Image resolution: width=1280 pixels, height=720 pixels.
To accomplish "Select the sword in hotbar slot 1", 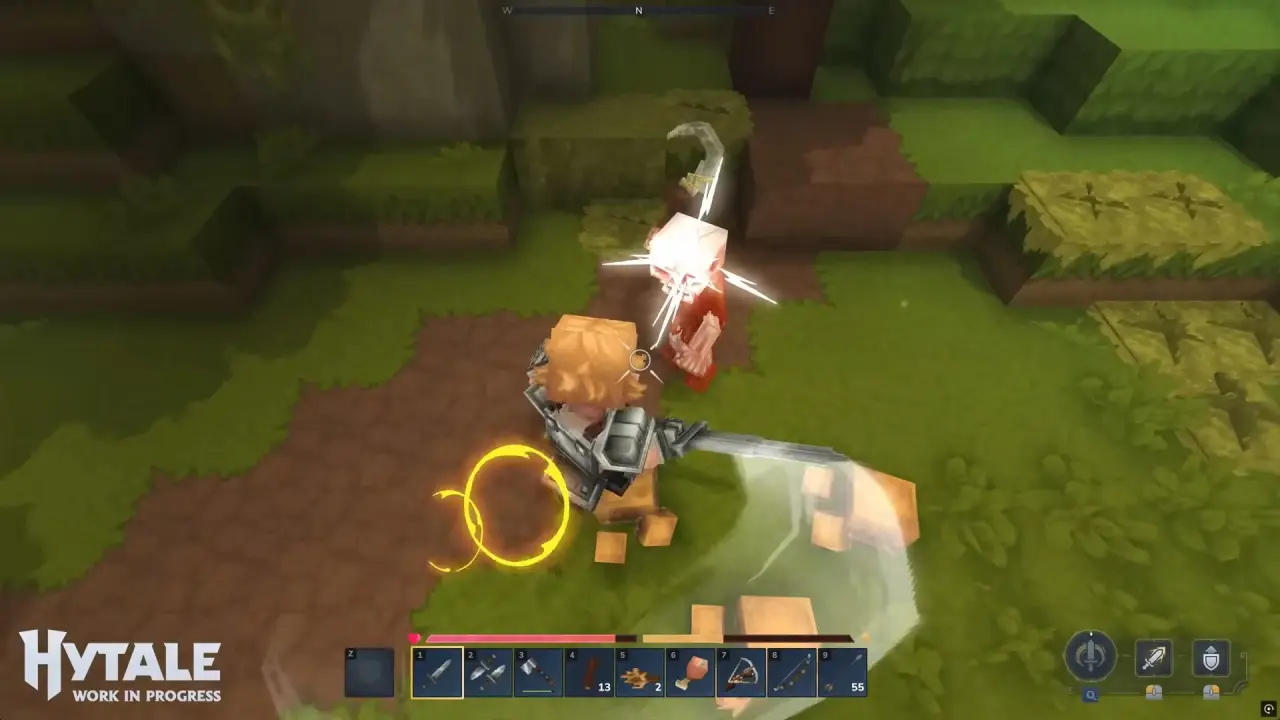I will [438, 672].
